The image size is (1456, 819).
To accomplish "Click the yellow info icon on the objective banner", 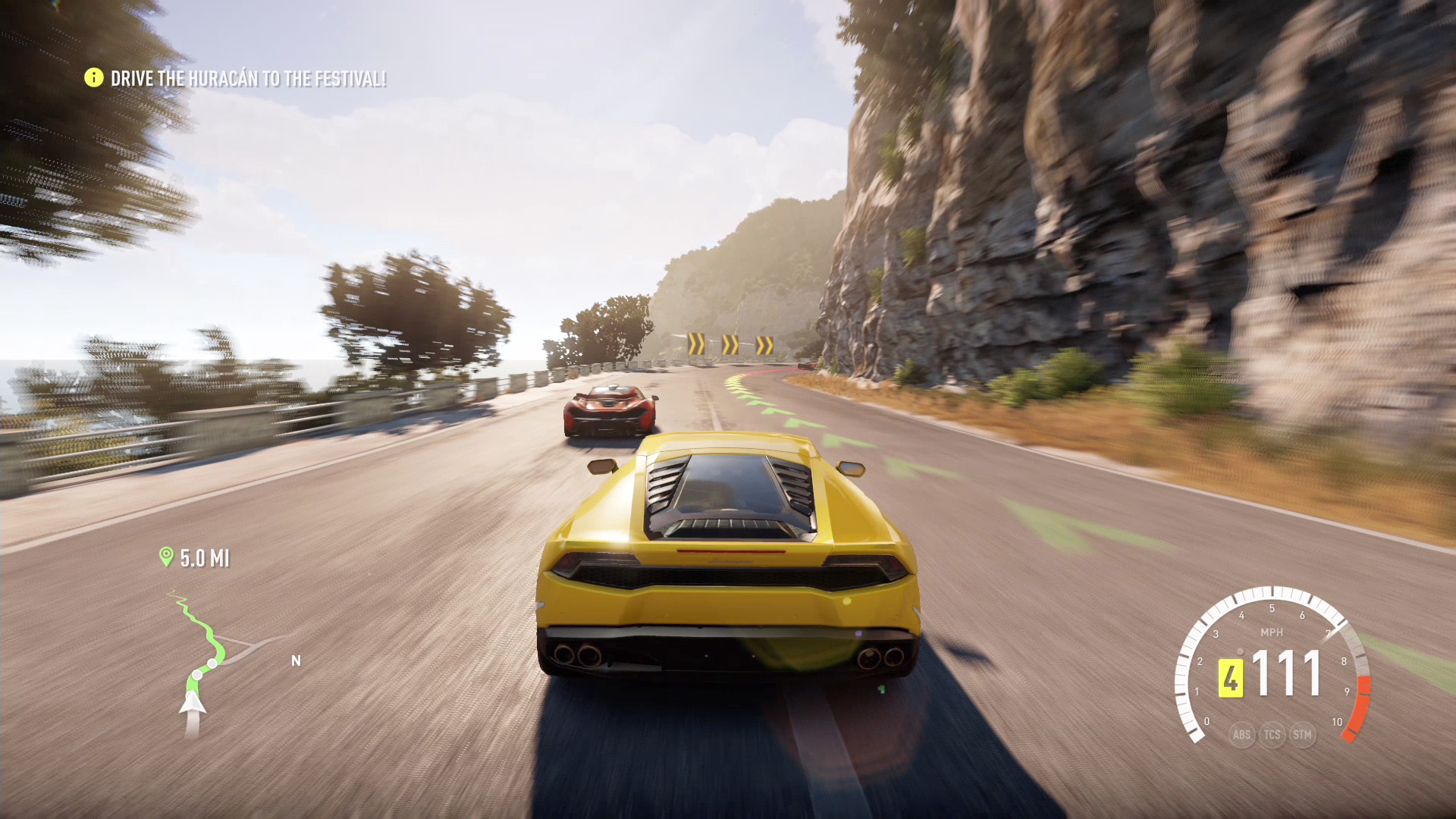I will [x=93, y=77].
